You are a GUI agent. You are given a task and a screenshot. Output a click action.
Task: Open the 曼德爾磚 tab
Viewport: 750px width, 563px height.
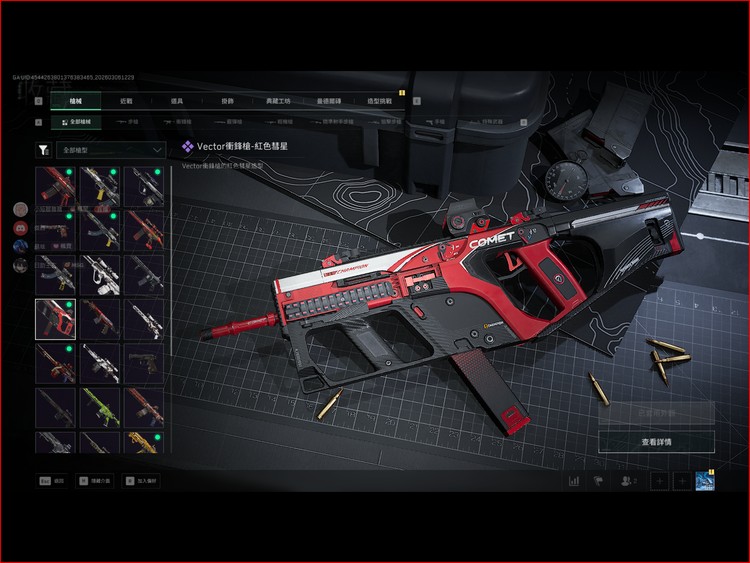click(330, 101)
